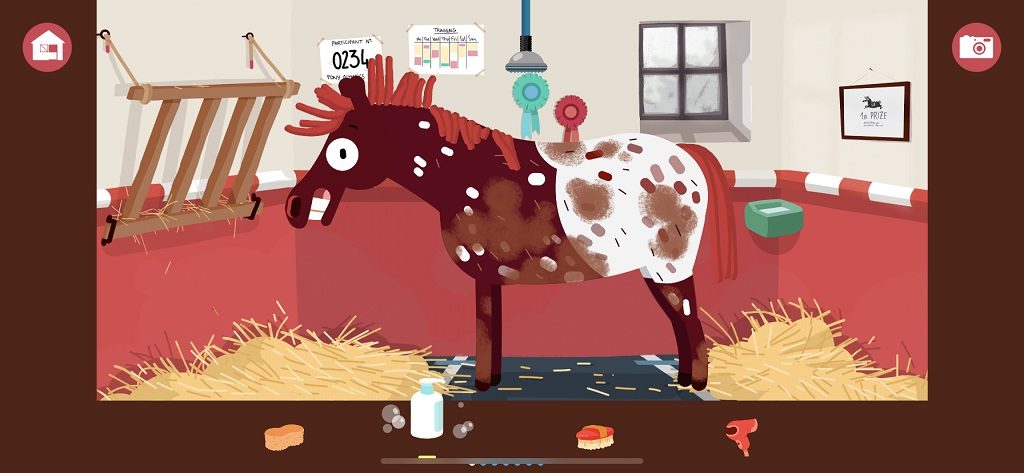Return to the home stable menu

click(x=47, y=47)
